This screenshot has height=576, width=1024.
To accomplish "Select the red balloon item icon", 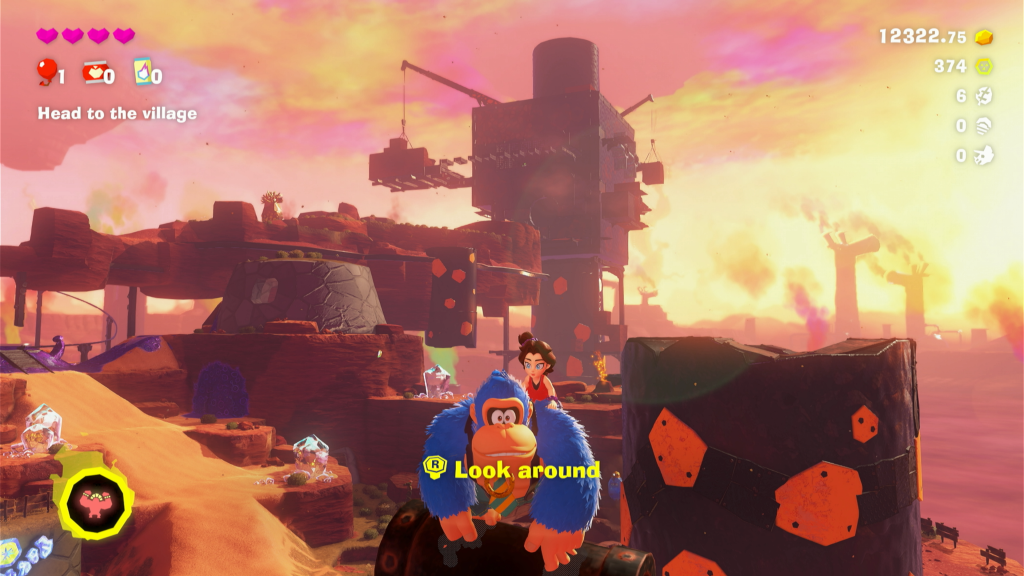I will tap(46, 71).
